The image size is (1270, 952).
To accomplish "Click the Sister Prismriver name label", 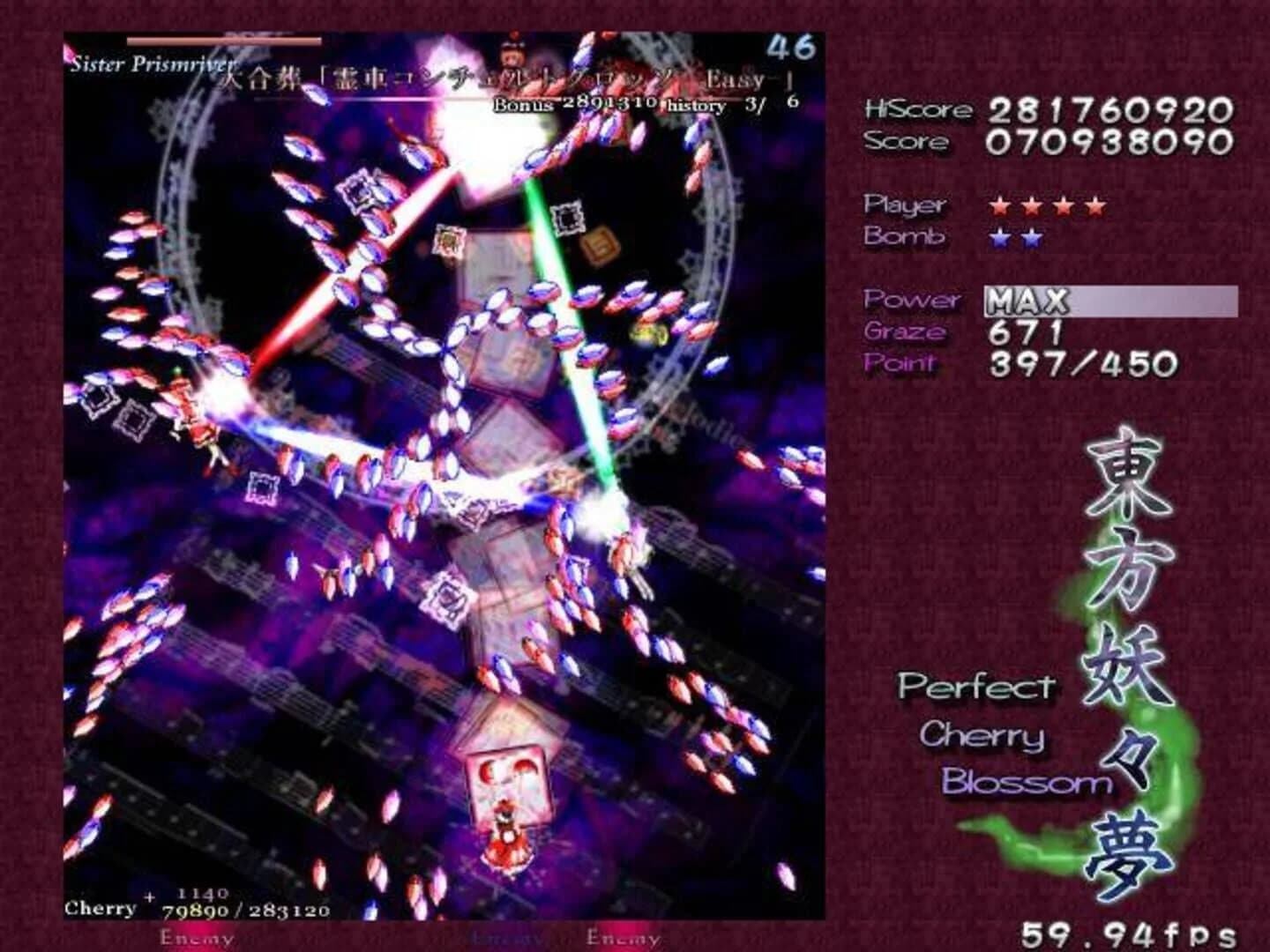I will [153, 63].
